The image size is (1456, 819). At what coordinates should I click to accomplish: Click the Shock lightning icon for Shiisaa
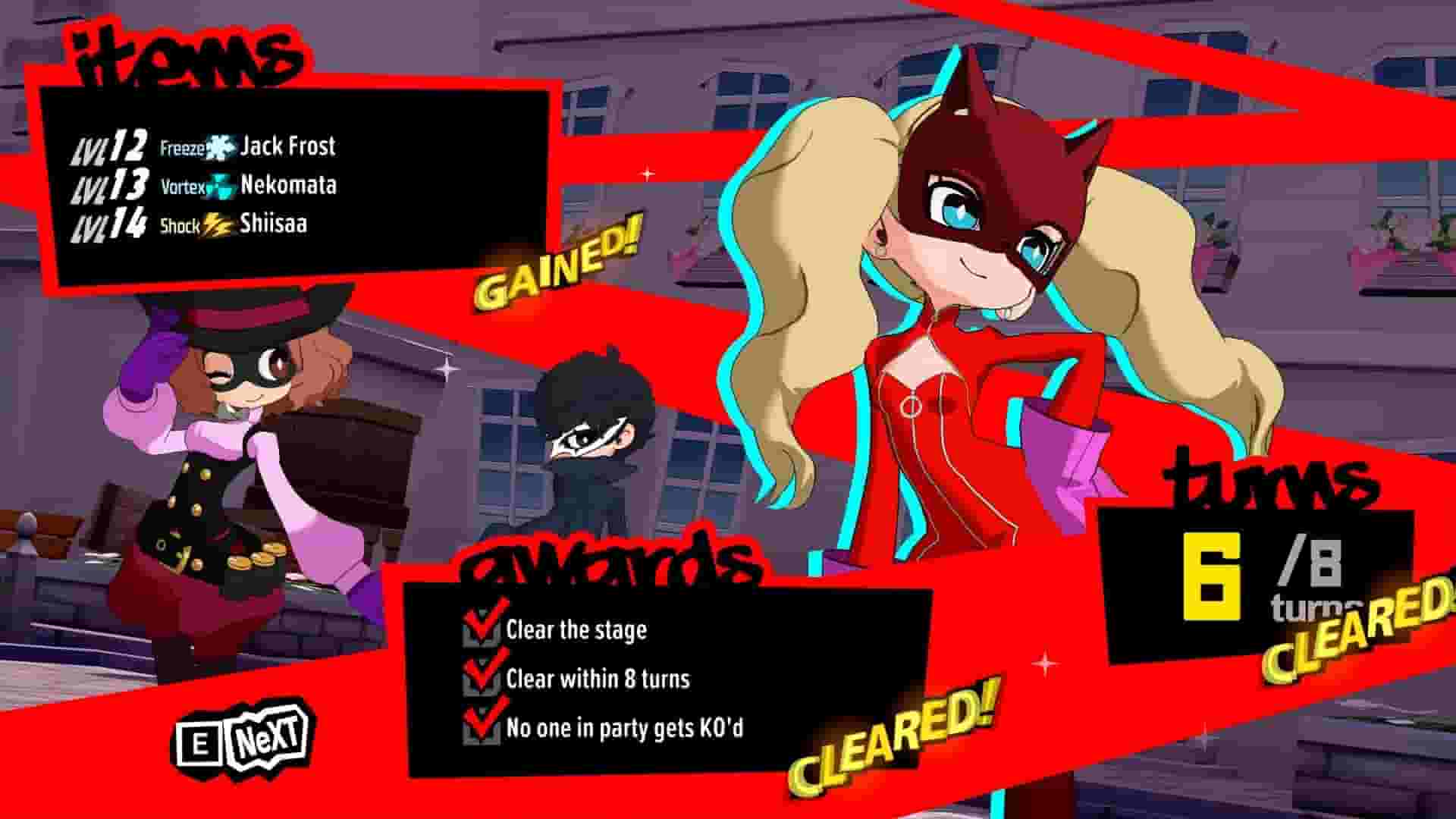(218, 225)
